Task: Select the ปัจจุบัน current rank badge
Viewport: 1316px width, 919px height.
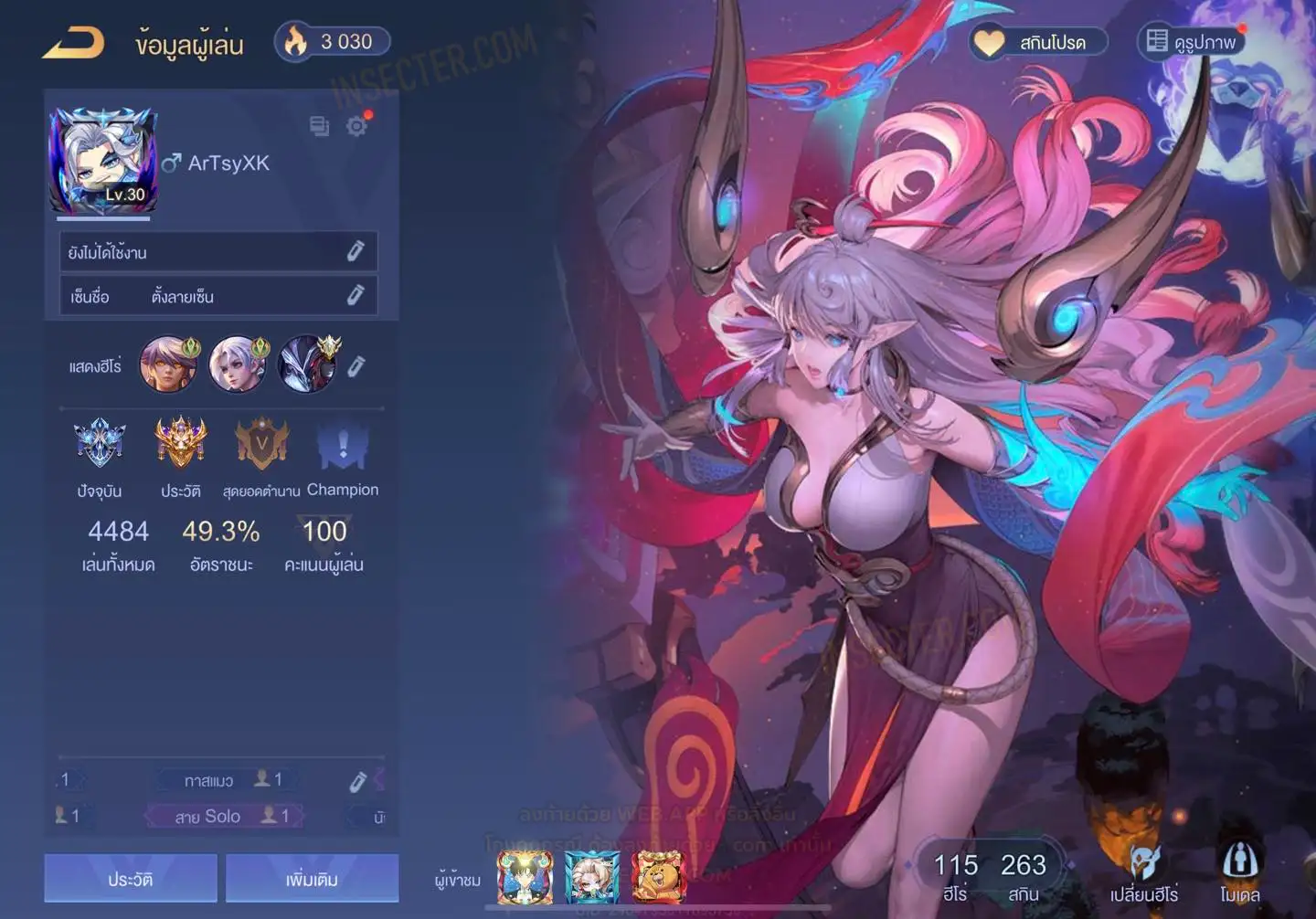Action: click(100, 444)
